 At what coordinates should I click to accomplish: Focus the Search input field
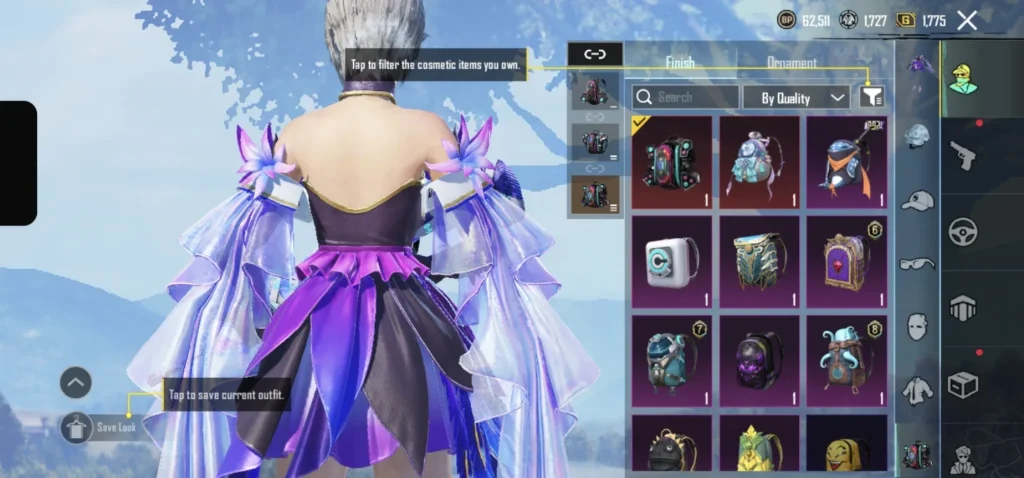[x=686, y=97]
